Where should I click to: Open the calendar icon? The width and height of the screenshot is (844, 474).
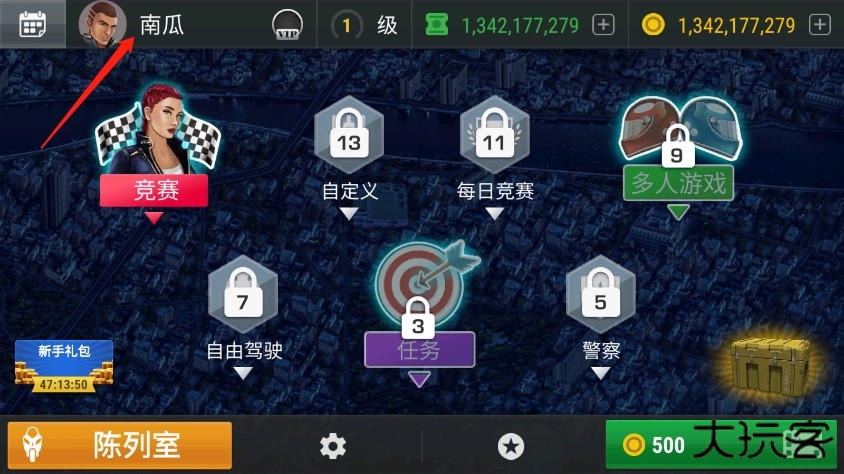pos(33,24)
